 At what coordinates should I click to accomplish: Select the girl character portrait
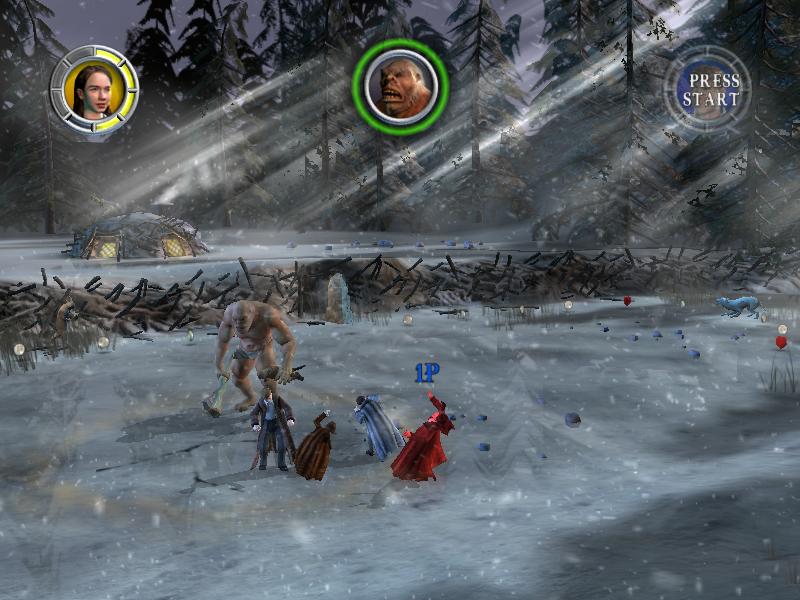(x=93, y=89)
